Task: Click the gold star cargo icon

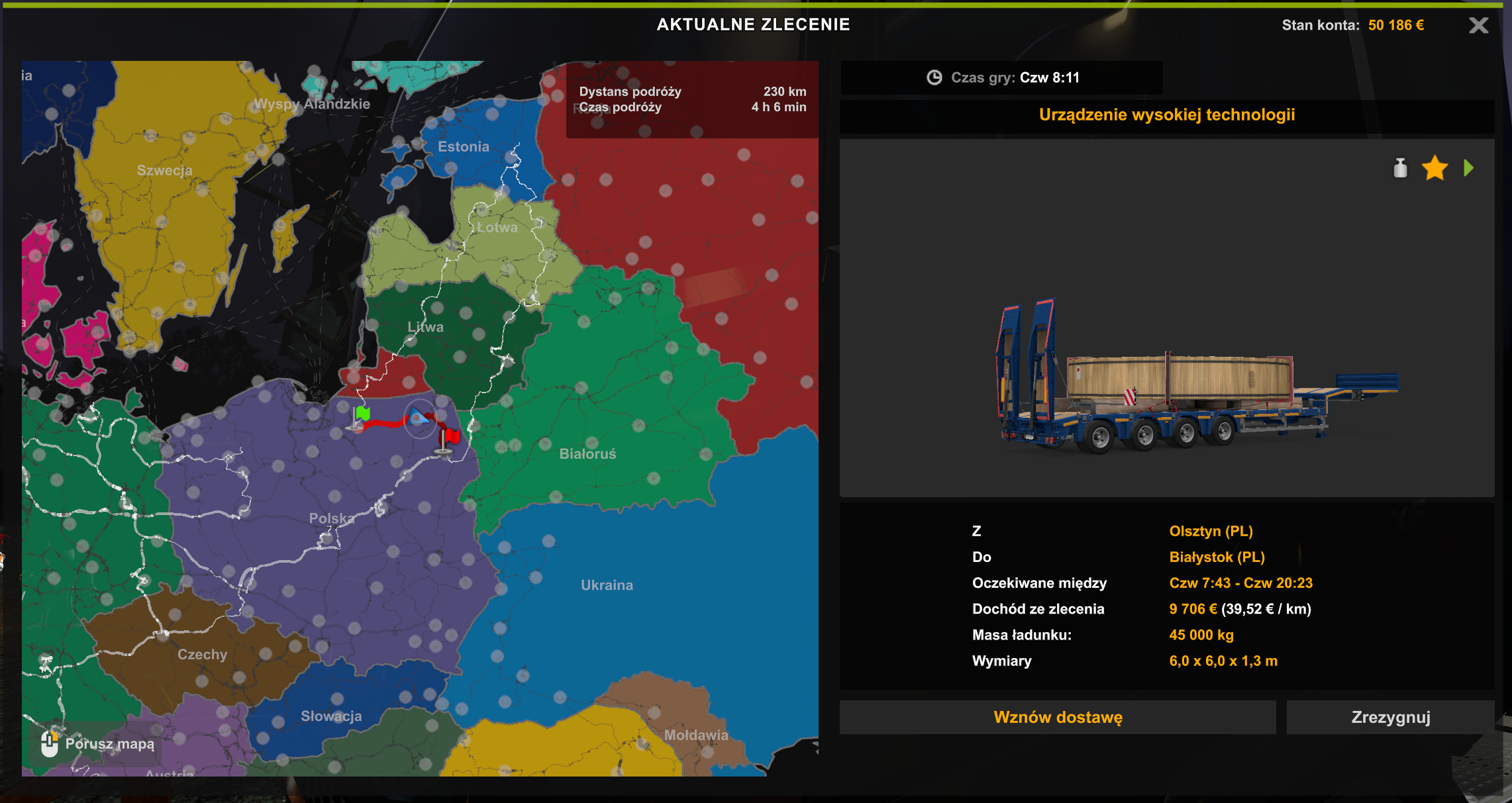Action: click(1435, 168)
